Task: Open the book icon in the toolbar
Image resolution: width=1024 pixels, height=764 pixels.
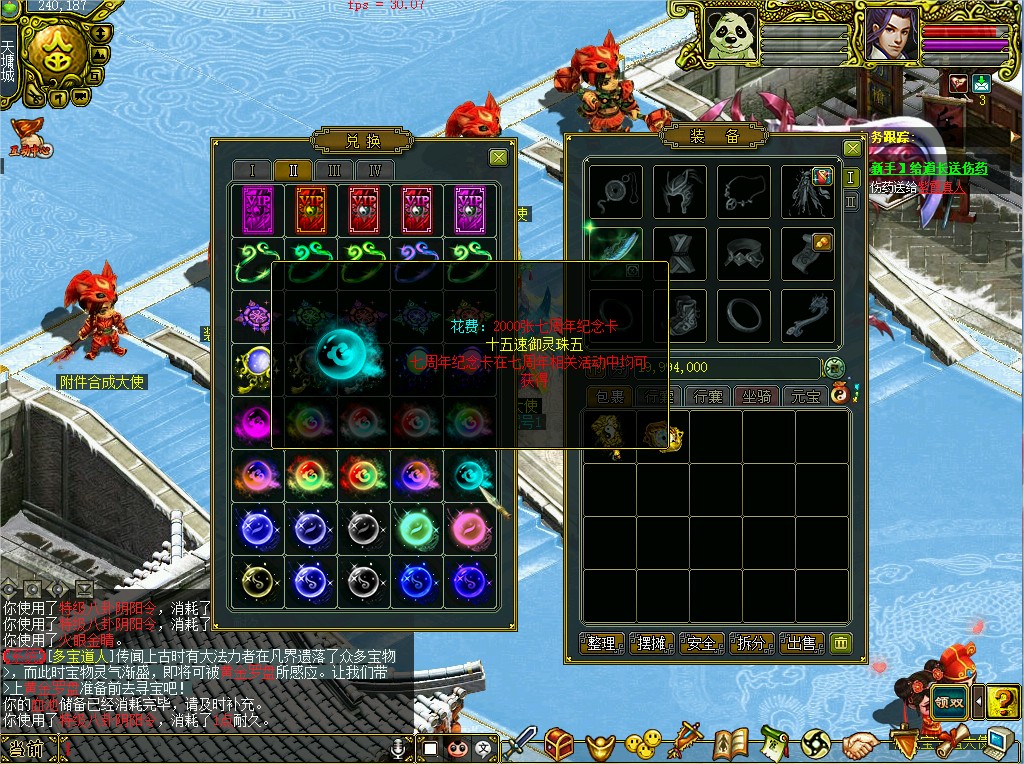Action: click(x=732, y=744)
